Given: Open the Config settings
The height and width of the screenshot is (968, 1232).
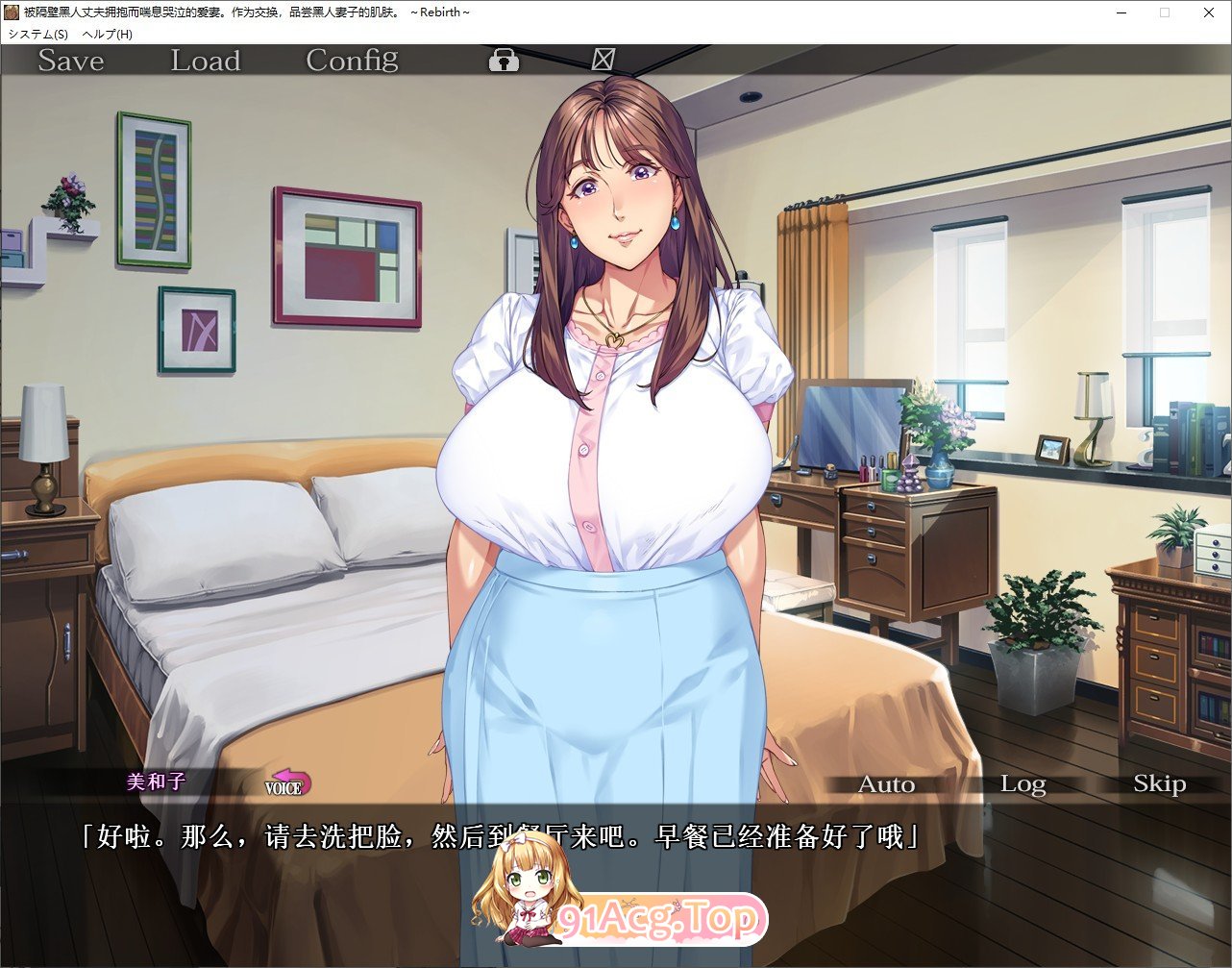Looking at the screenshot, I should click(x=352, y=61).
